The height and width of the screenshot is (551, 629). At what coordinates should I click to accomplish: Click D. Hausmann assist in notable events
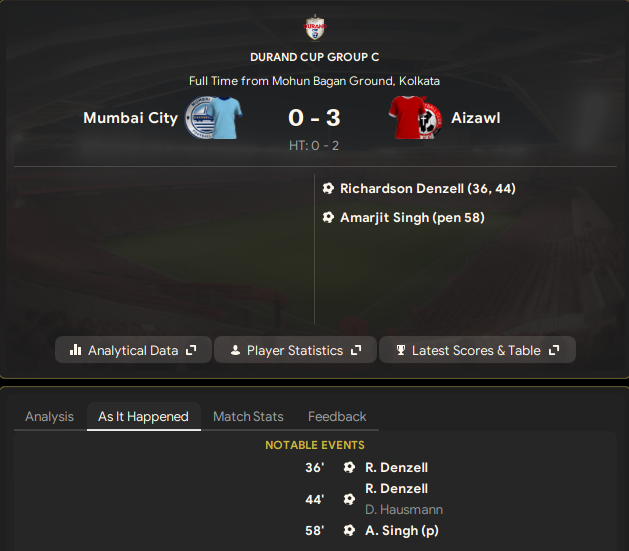pyautogui.click(x=402, y=508)
